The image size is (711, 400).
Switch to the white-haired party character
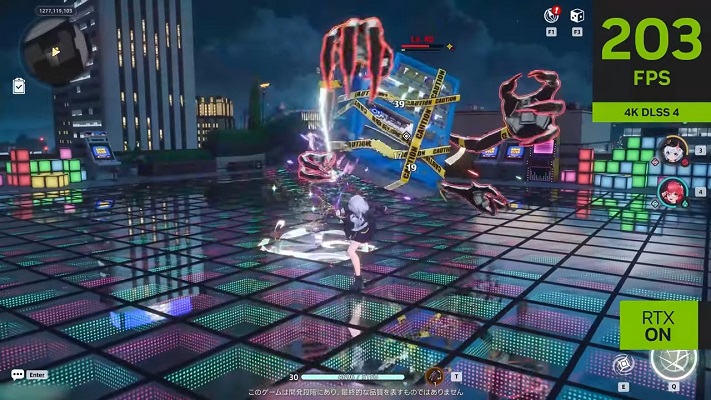point(673,151)
